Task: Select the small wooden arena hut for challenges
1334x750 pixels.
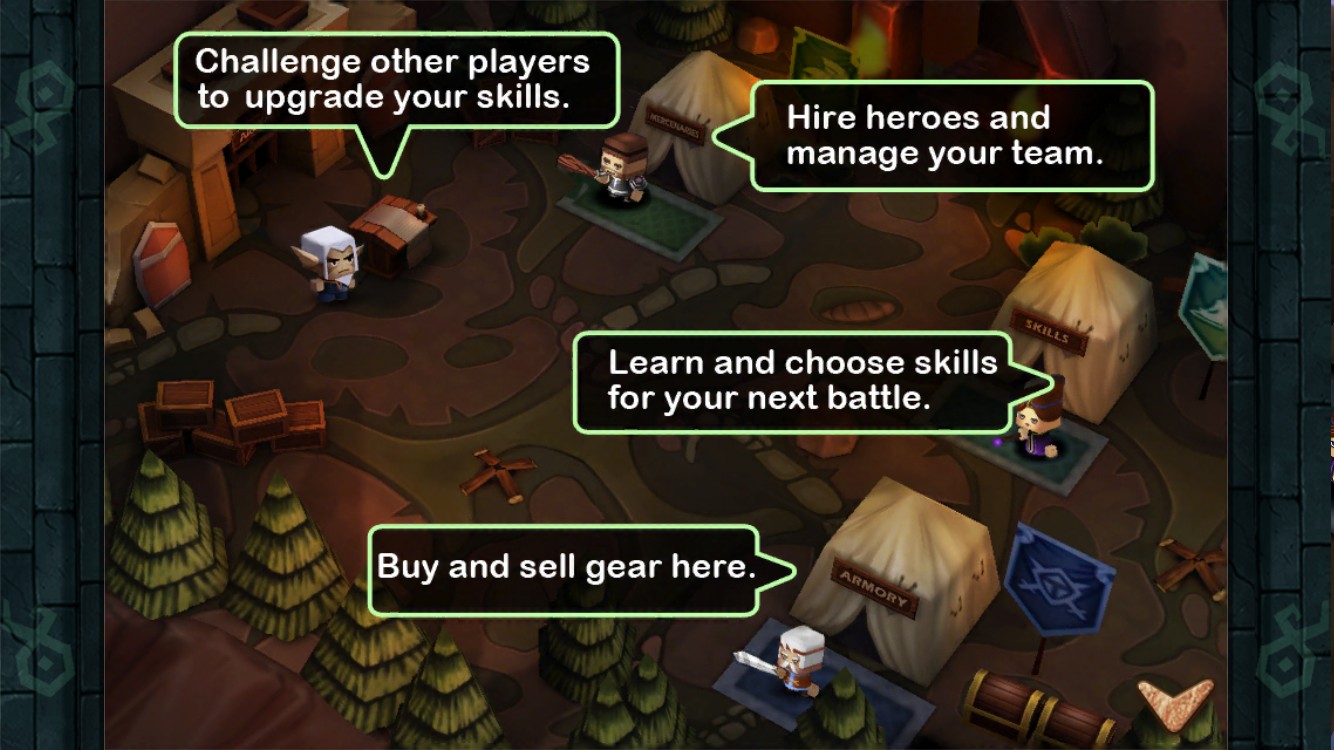Action: (394, 232)
